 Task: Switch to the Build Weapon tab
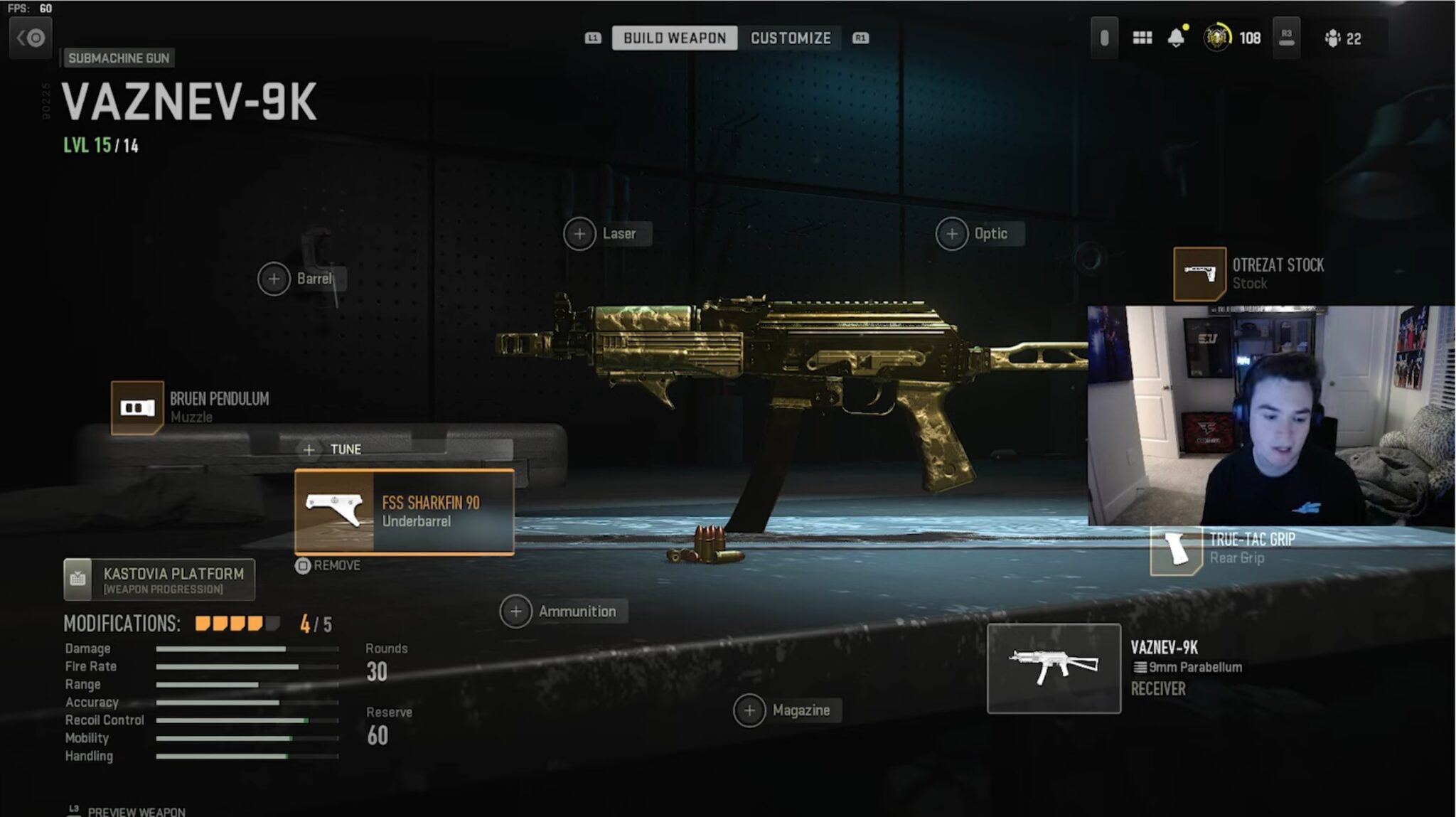(x=674, y=38)
